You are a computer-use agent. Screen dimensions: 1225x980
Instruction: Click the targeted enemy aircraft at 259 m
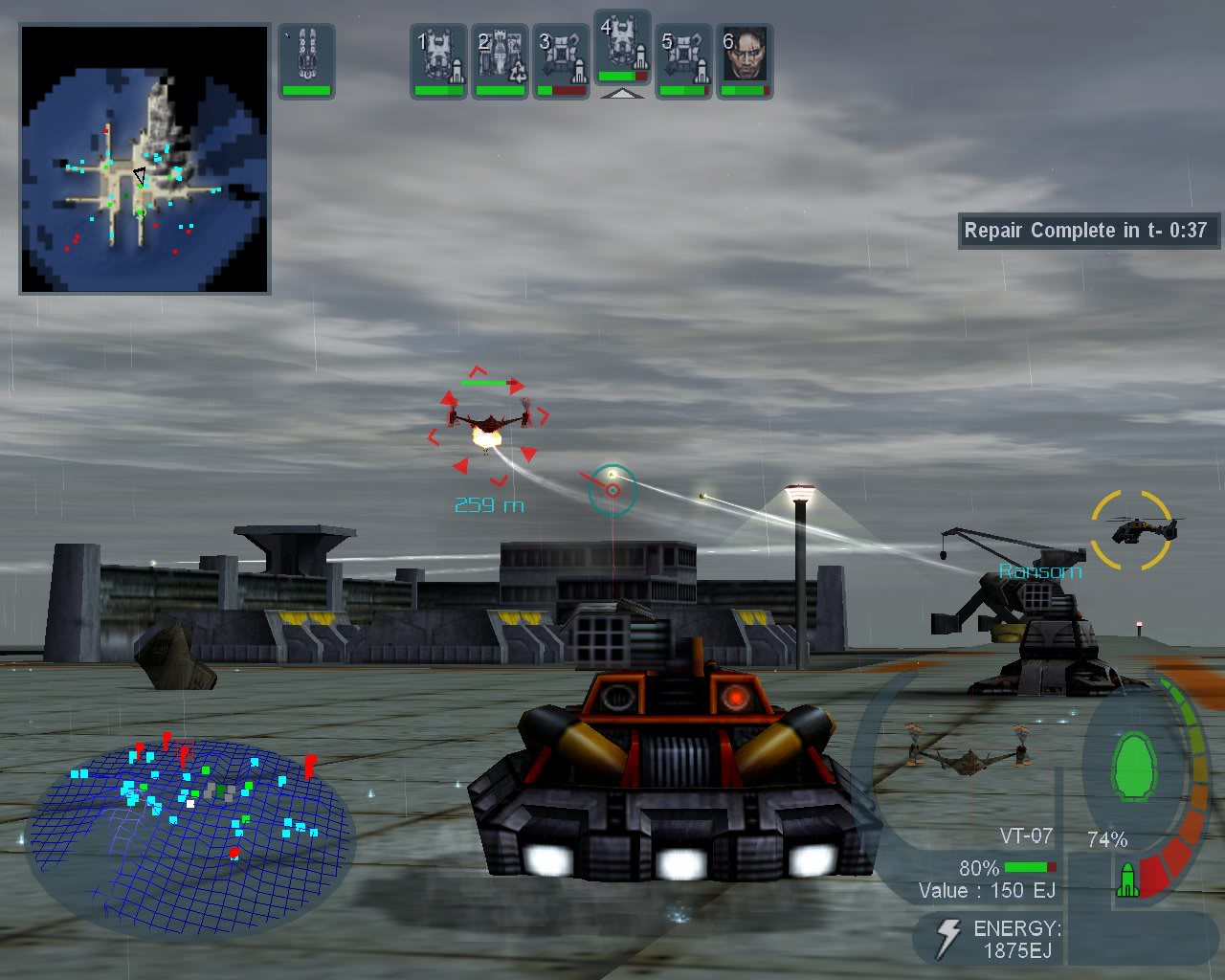point(490,421)
